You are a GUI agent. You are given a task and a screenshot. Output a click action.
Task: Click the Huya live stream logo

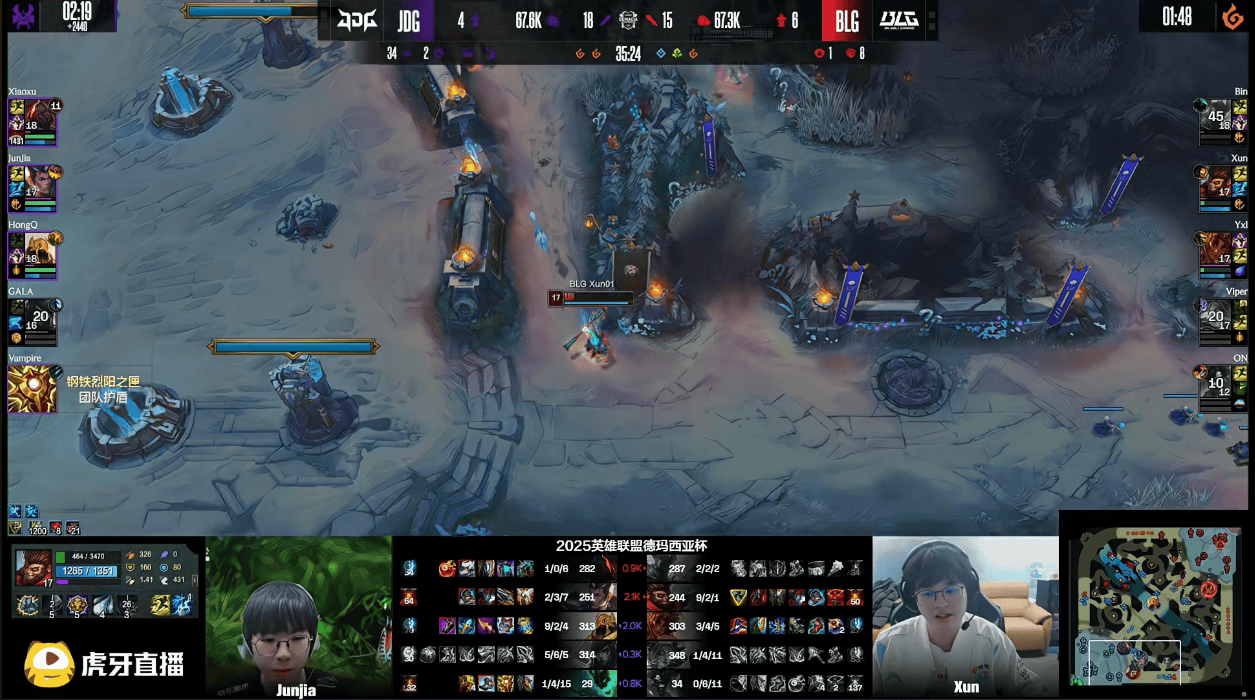pos(104,665)
